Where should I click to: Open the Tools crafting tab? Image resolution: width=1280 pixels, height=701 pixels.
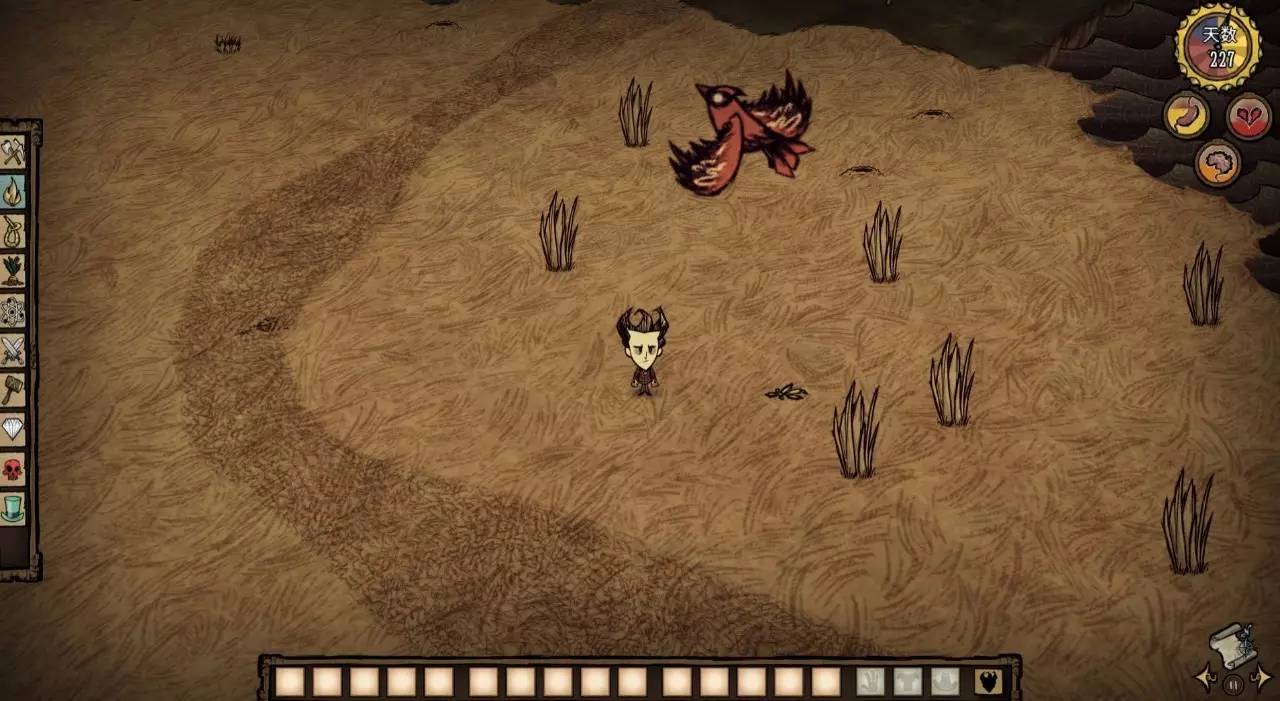pyautogui.click(x=13, y=152)
